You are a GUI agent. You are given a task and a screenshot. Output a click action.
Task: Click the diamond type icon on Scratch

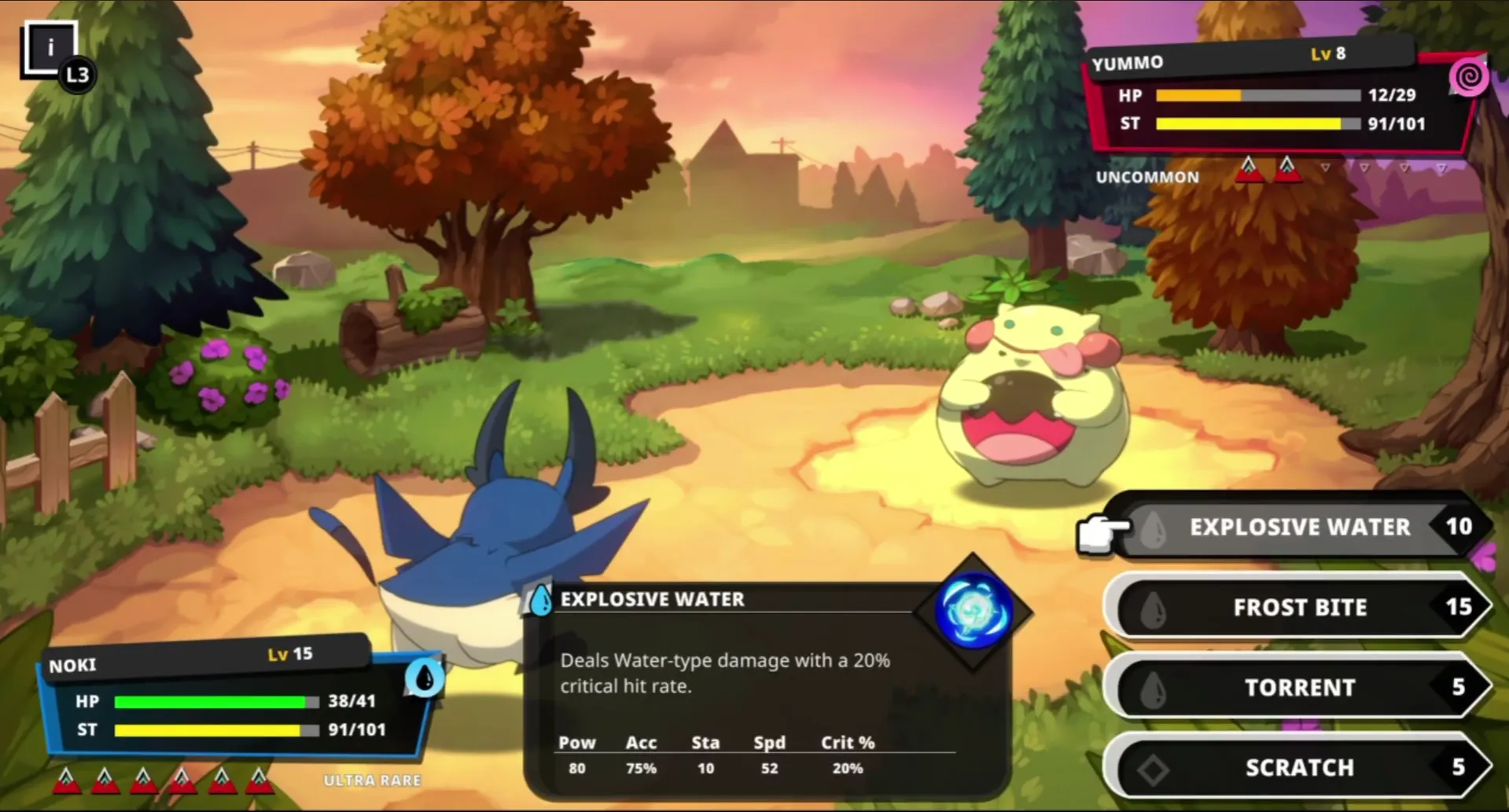point(1154,768)
